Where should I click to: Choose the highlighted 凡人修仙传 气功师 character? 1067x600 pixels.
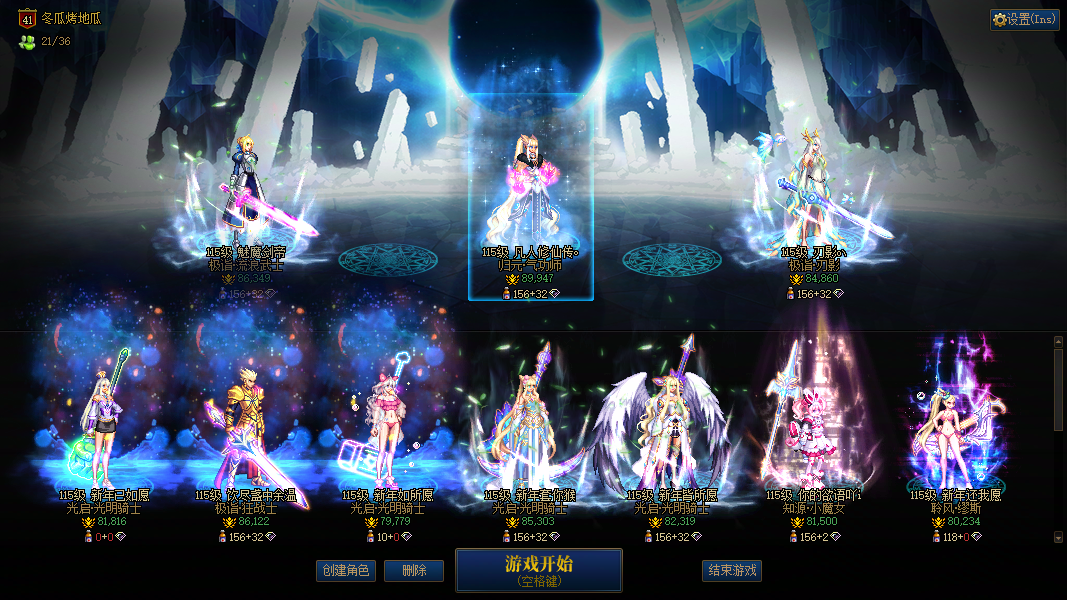point(530,200)
